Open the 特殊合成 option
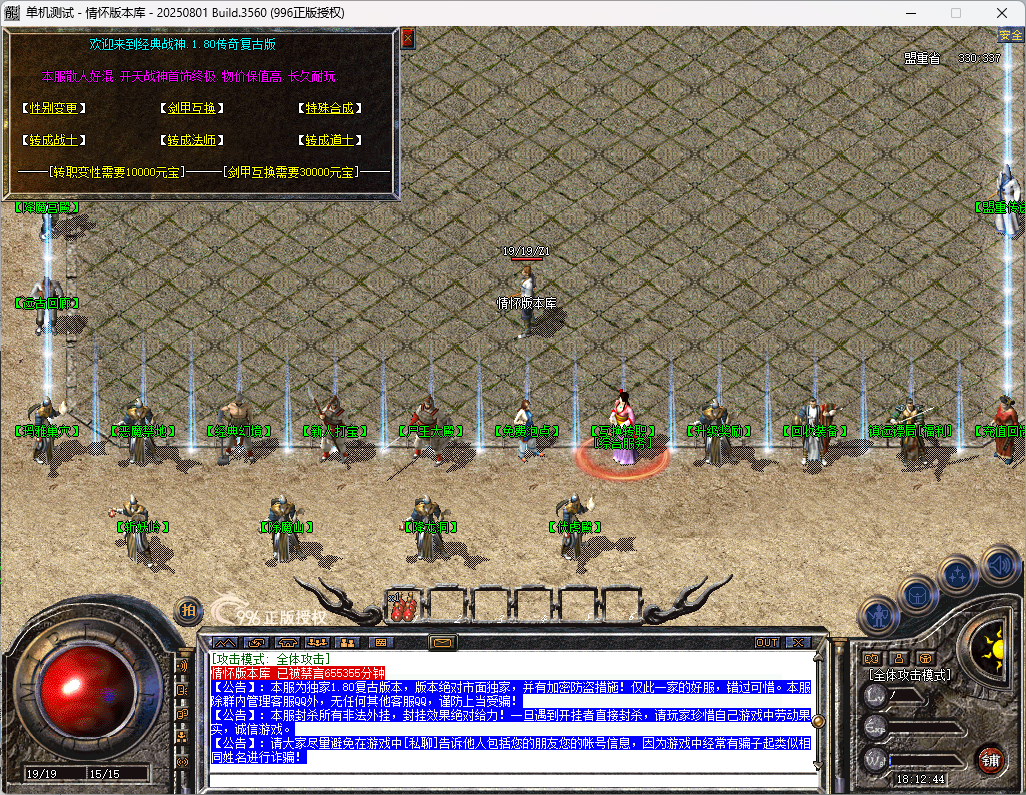The image size is (1026, 795). (x=330, y=108)
